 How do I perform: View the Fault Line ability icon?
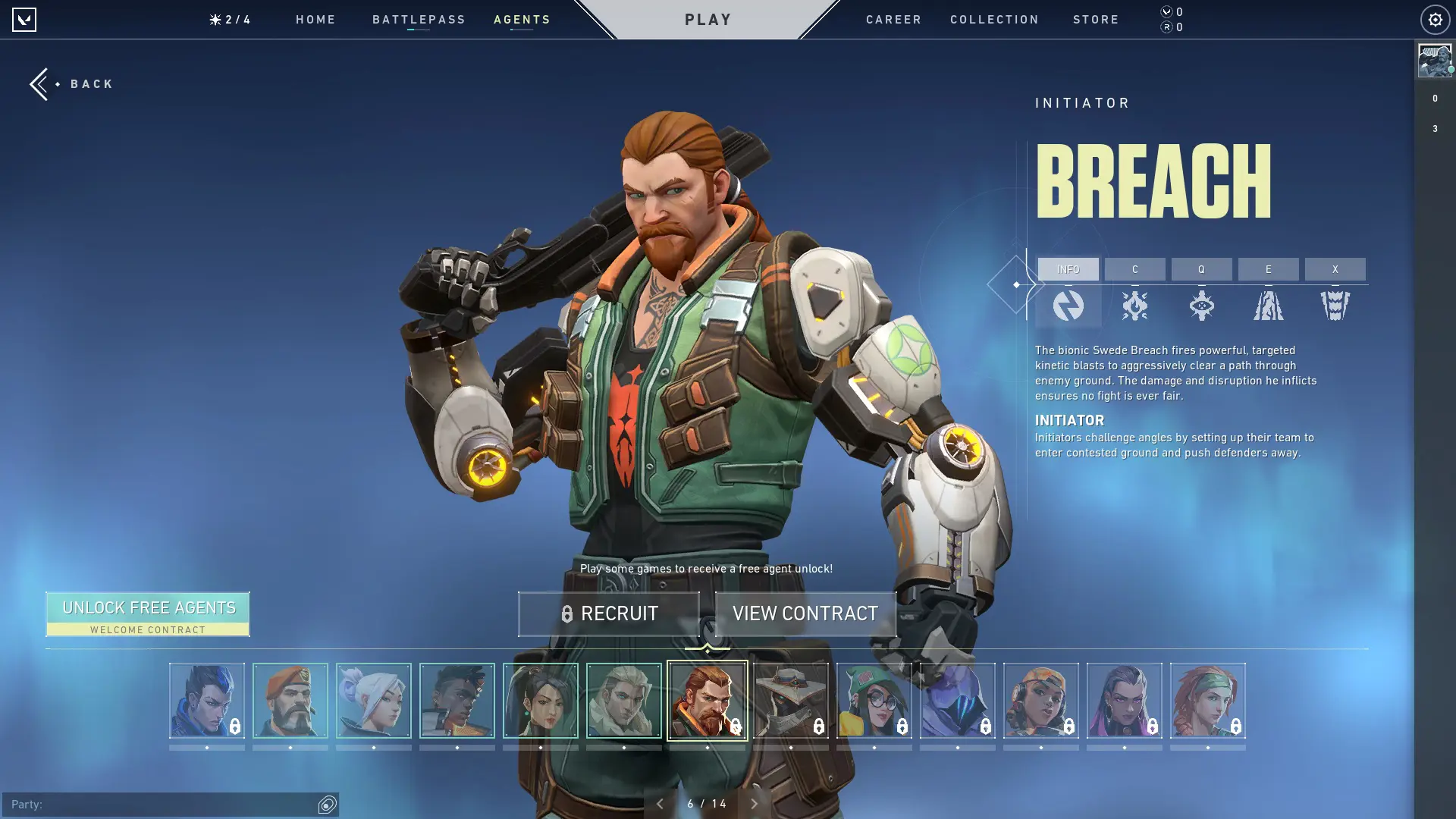[x=1269, y=305]
